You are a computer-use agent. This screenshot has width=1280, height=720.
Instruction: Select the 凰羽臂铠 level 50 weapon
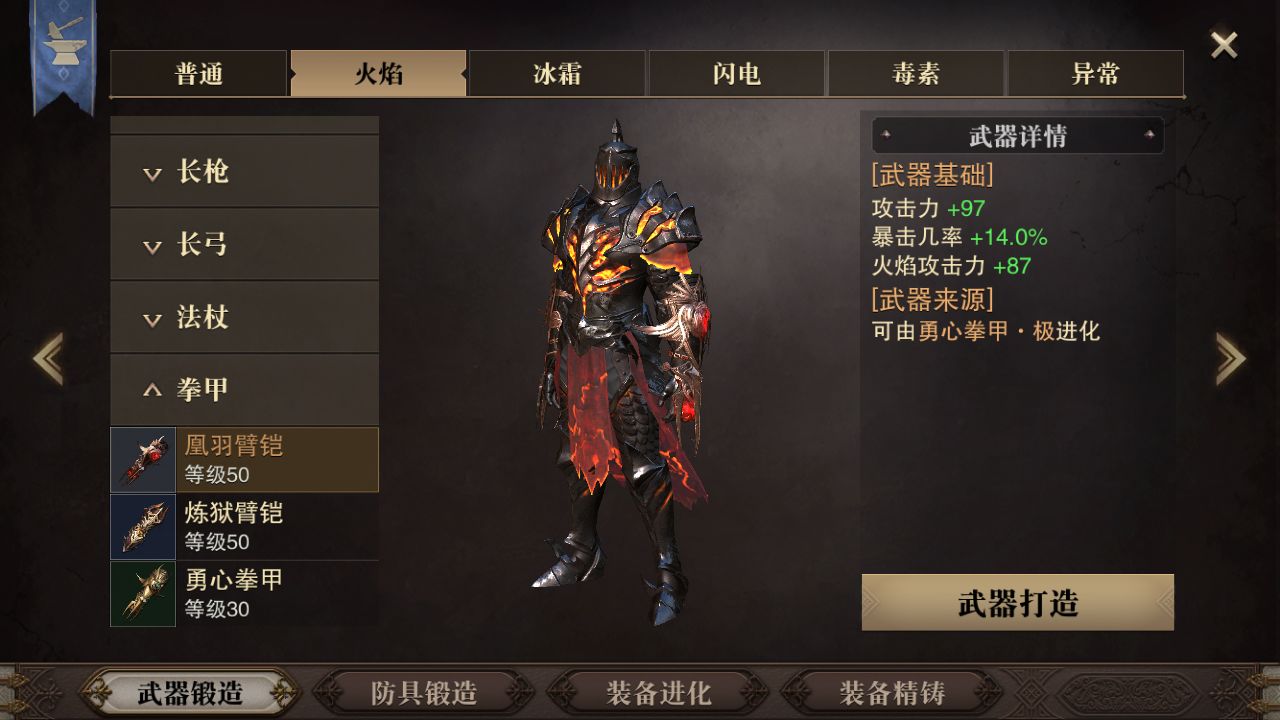coord(245,460)
